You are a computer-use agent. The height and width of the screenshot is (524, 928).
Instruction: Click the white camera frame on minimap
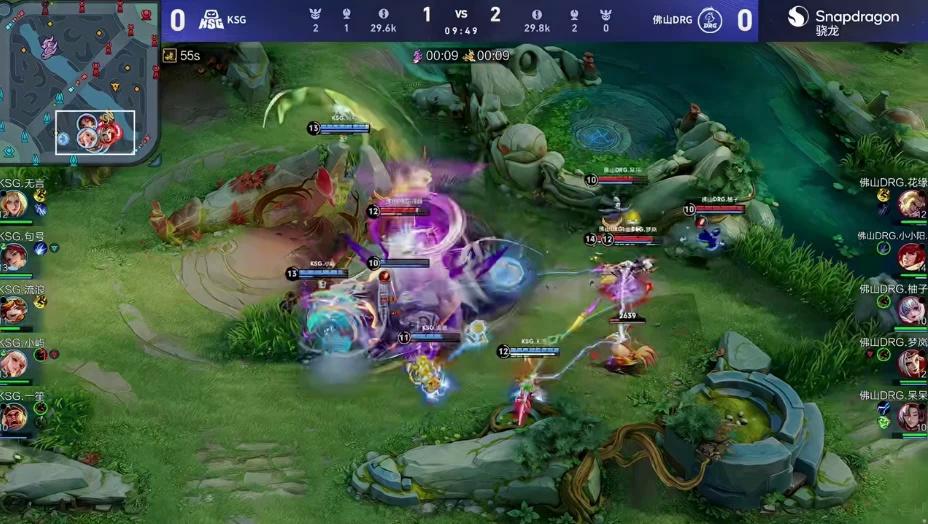(x=95, y=132)
